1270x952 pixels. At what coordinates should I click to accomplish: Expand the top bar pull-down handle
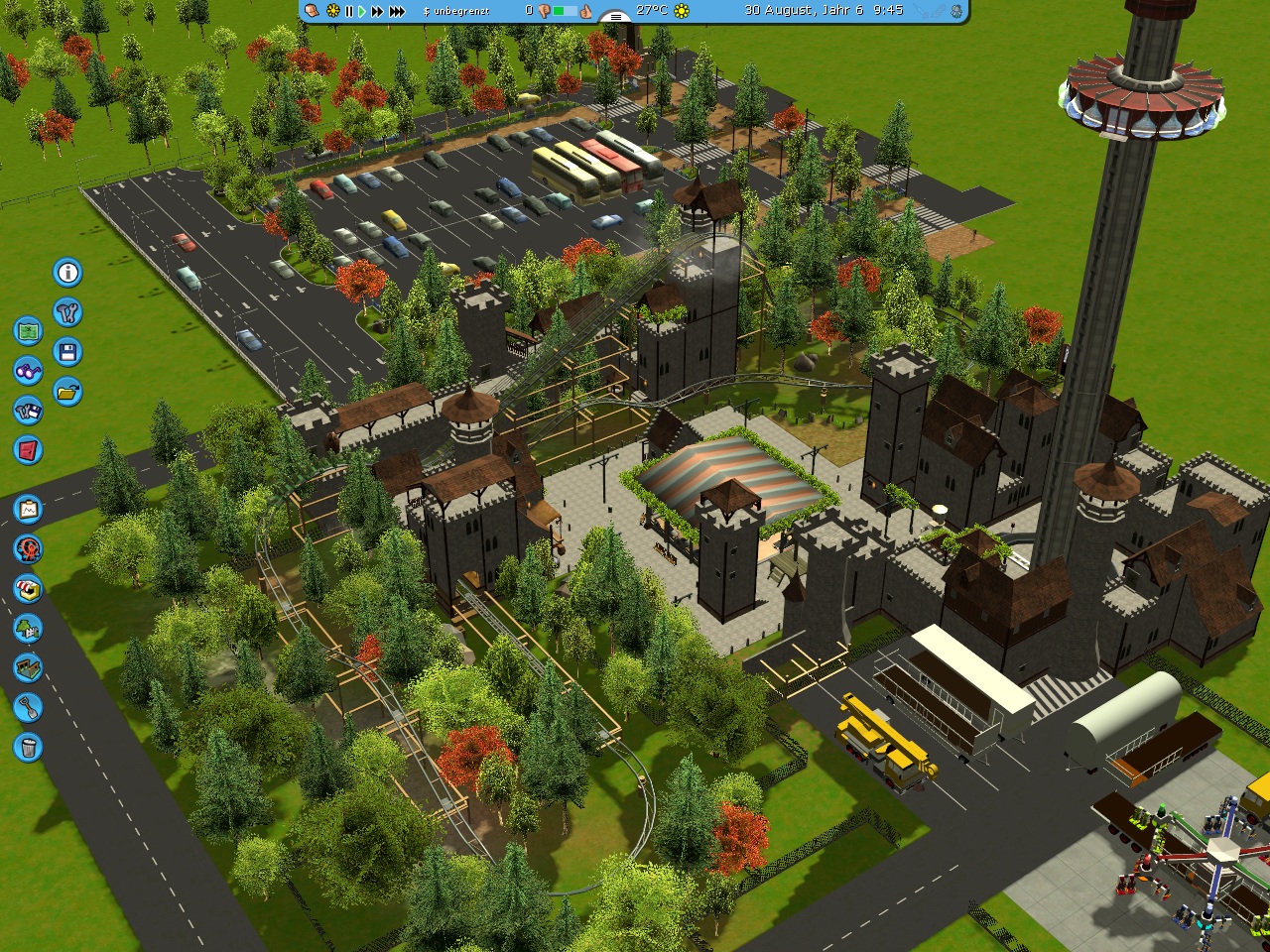615,17
